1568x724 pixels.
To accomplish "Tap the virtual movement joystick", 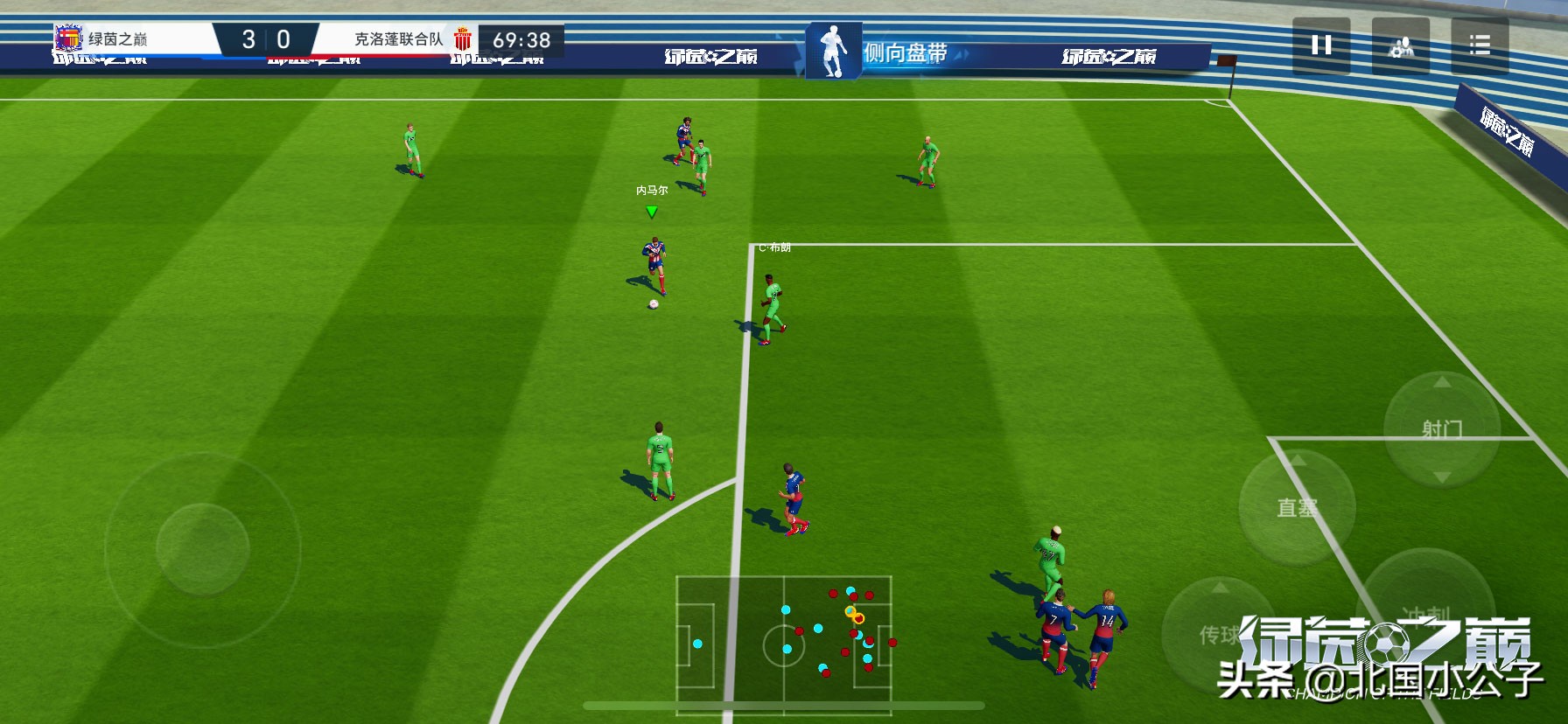I will 203,548.
